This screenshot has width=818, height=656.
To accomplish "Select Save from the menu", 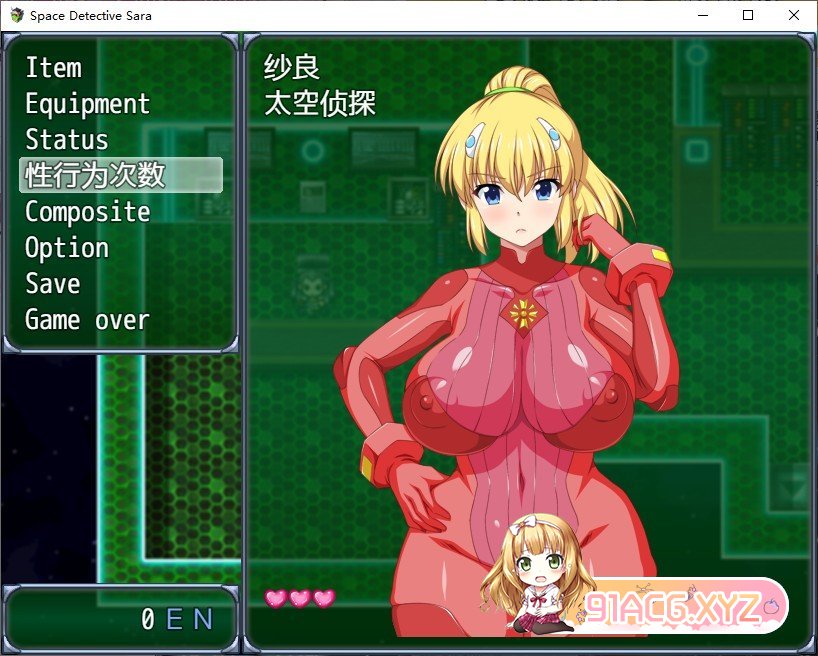I will click(x=53, y=284).
